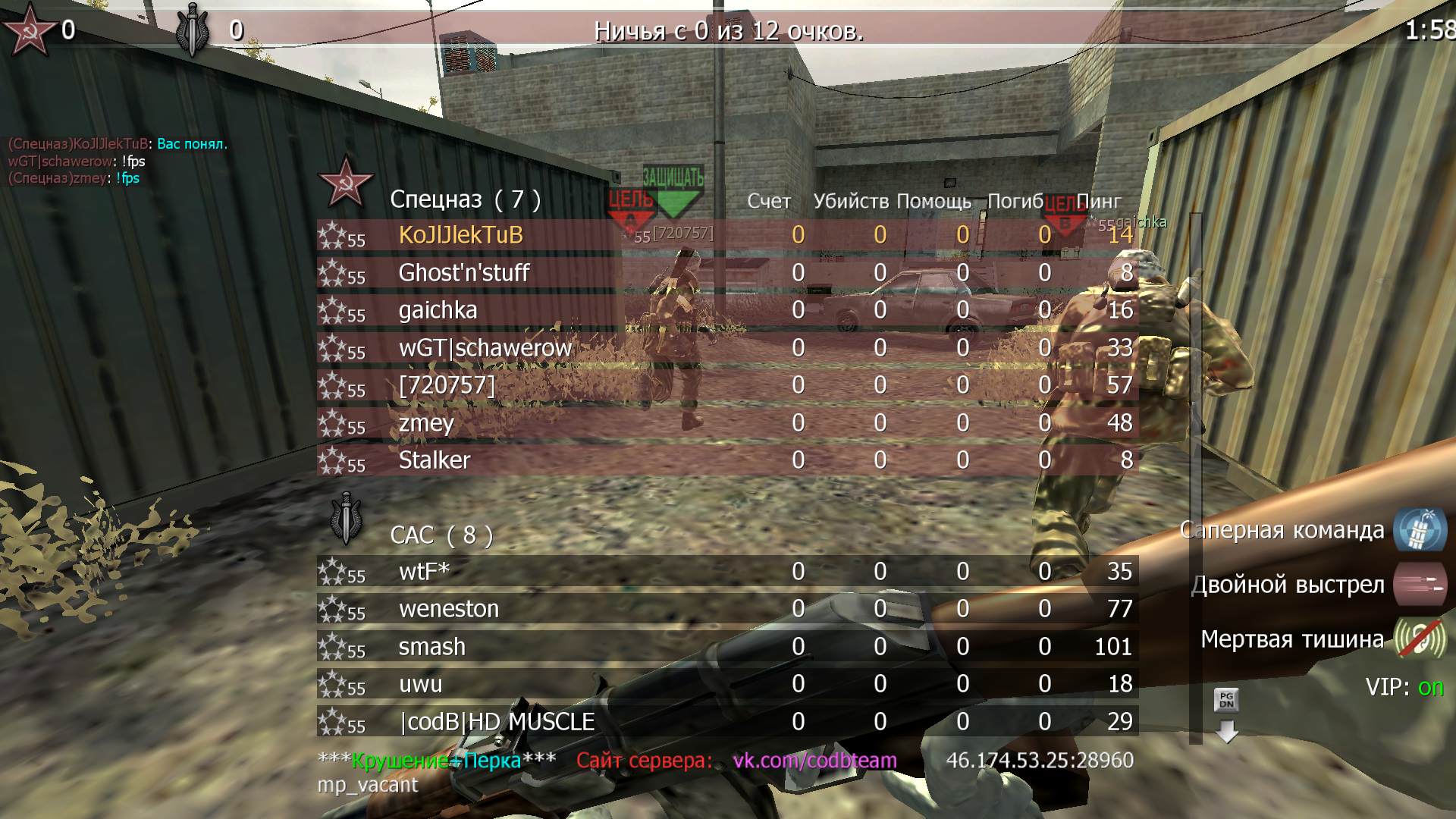Click the САС team dagger emblem
This screenshot has height=819, width=1456.
[x=347, y=519]
